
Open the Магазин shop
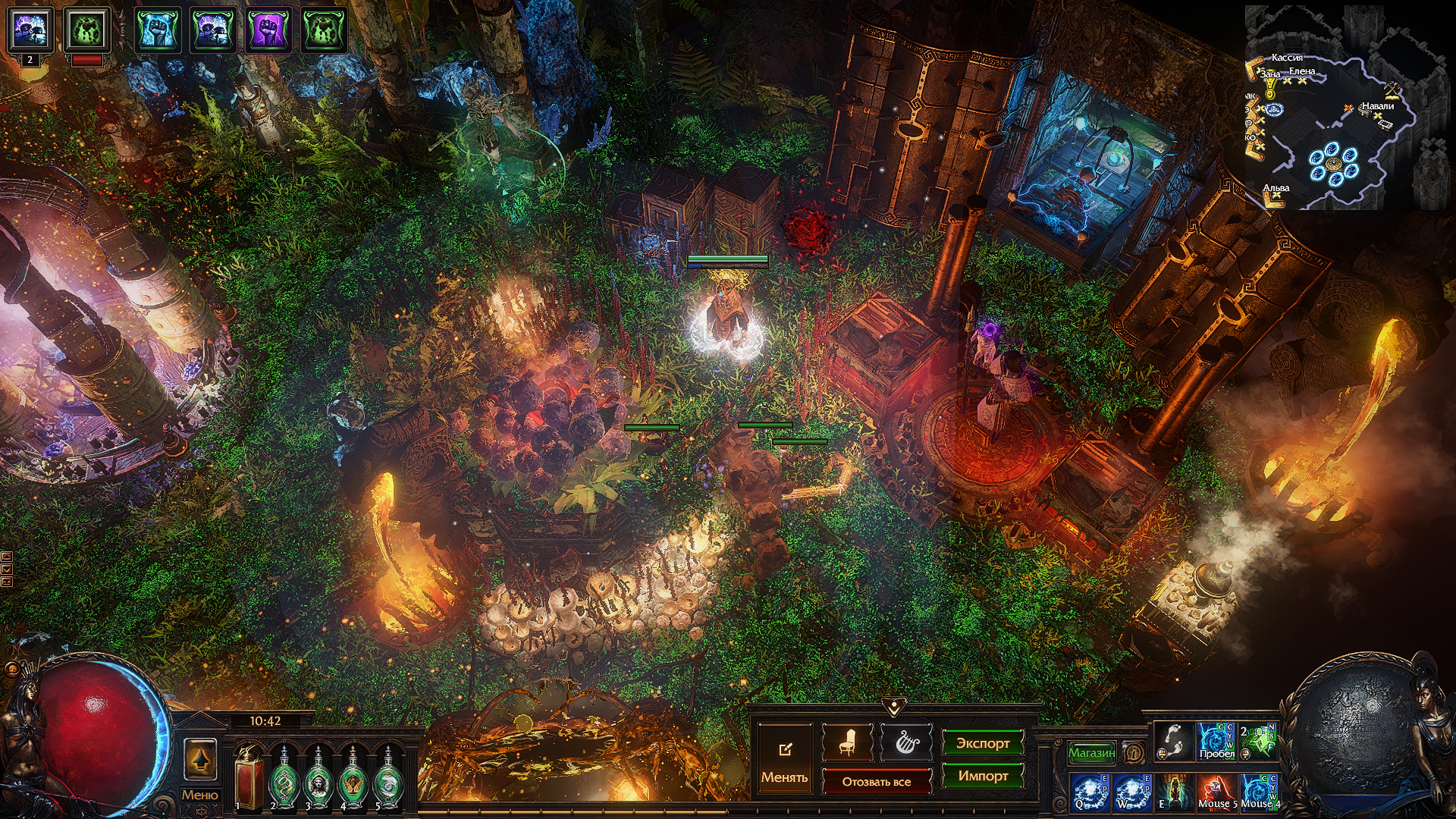coord(1091,752)
